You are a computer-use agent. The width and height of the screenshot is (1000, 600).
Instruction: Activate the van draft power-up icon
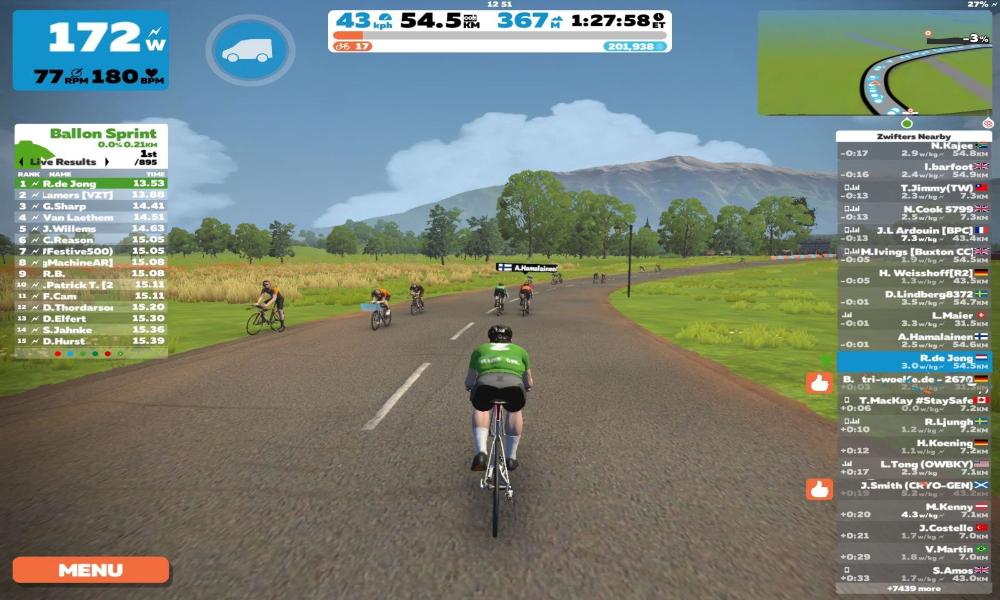pos(249,50)
